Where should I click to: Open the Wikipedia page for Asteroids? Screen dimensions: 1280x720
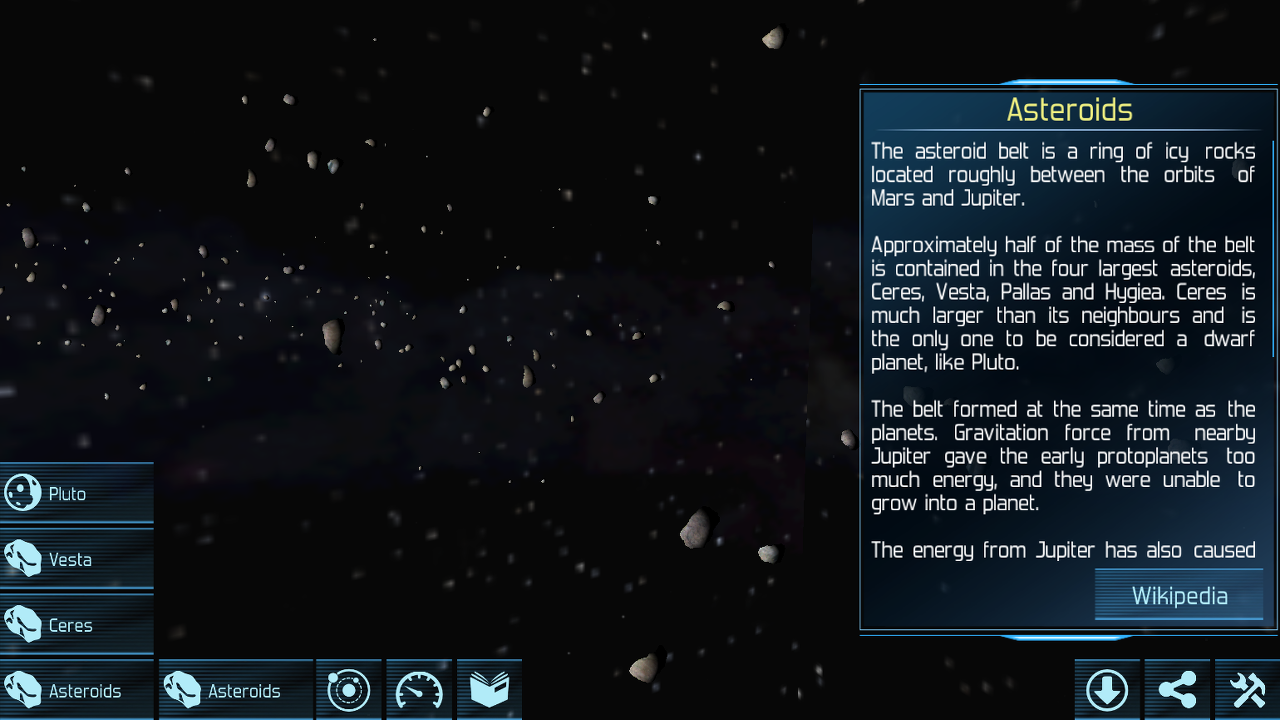1178,596
